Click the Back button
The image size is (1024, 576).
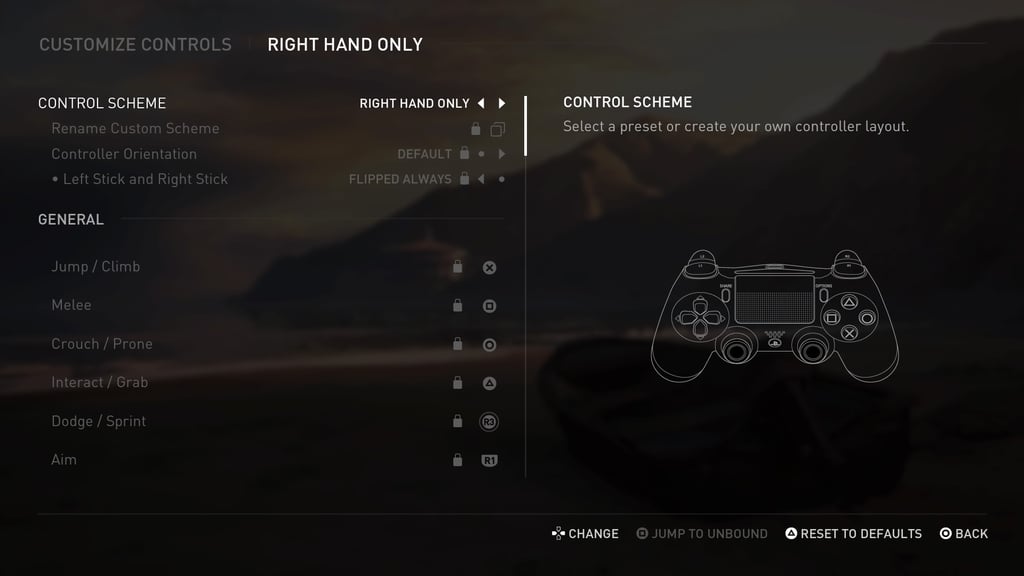click(x=963, y=534)
